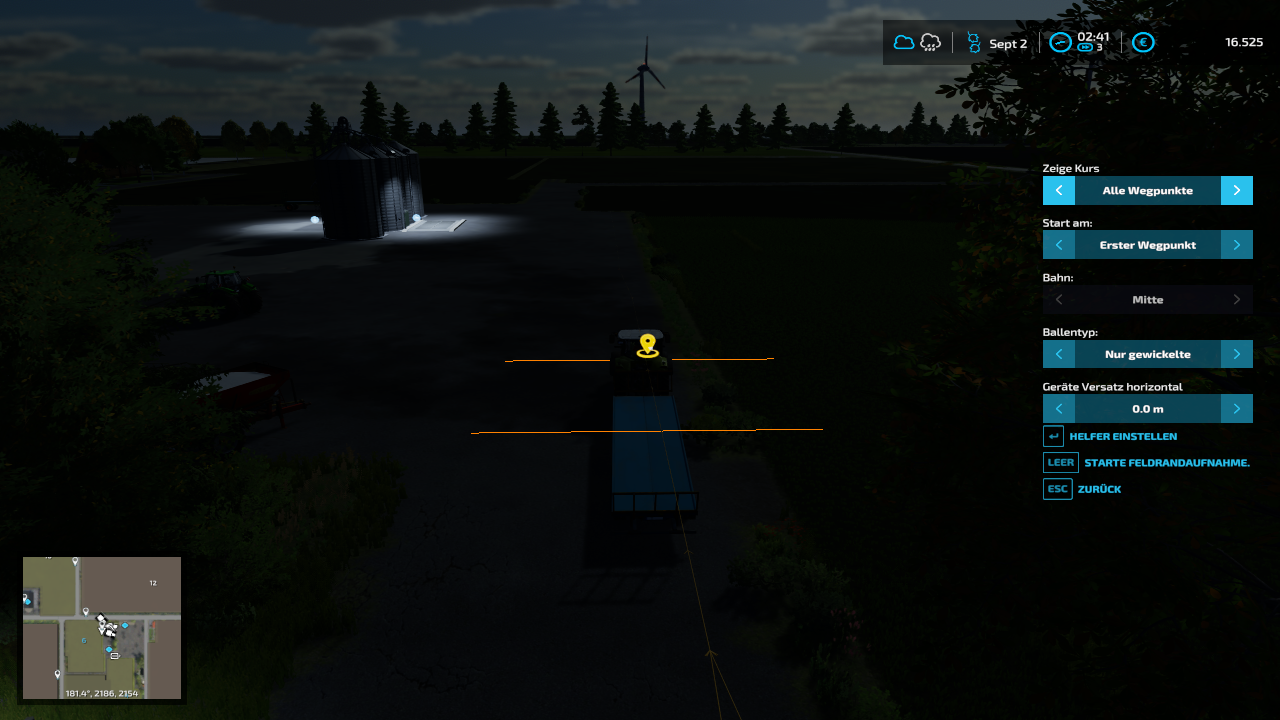Viewport: 1280px width, 720px height.
Task: Click the fast-forward x3 indicator icon
Action: 1084,47
